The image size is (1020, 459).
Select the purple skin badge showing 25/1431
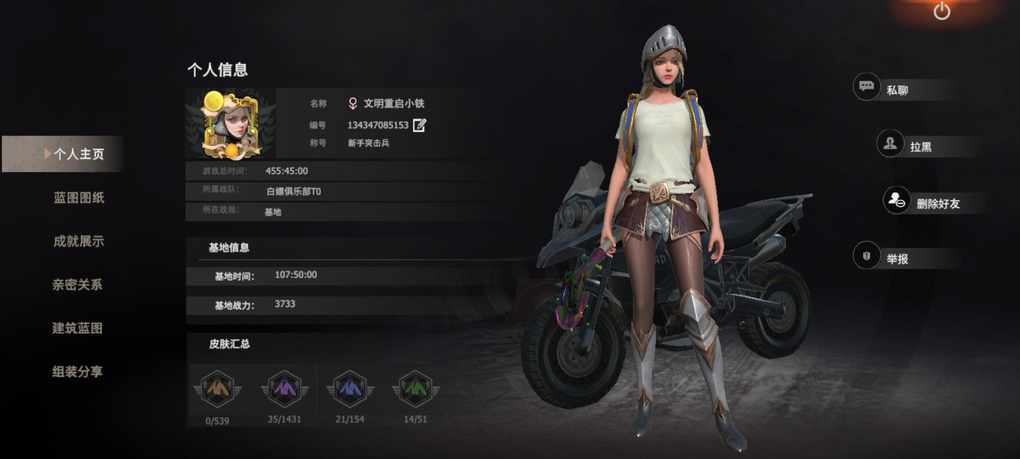pyautogui.click(x=284, y=387)
